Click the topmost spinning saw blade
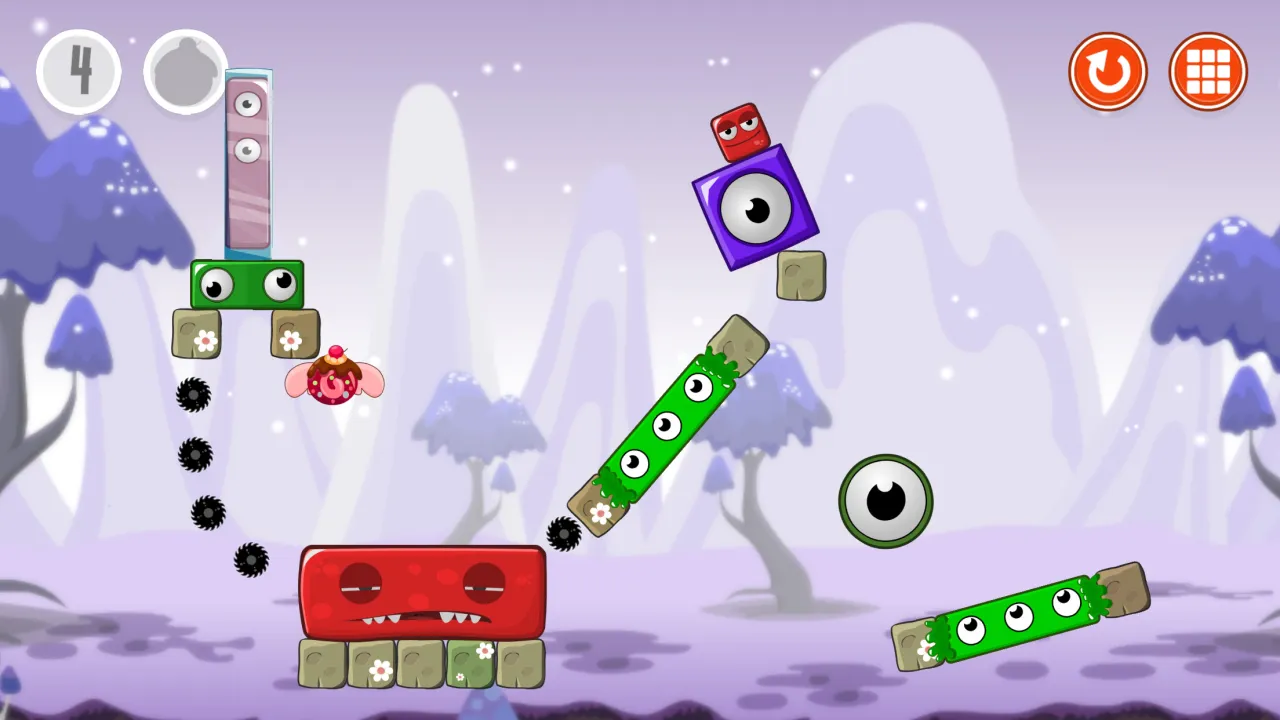This screenshot has height=720, width=1280. click(195, 396)
